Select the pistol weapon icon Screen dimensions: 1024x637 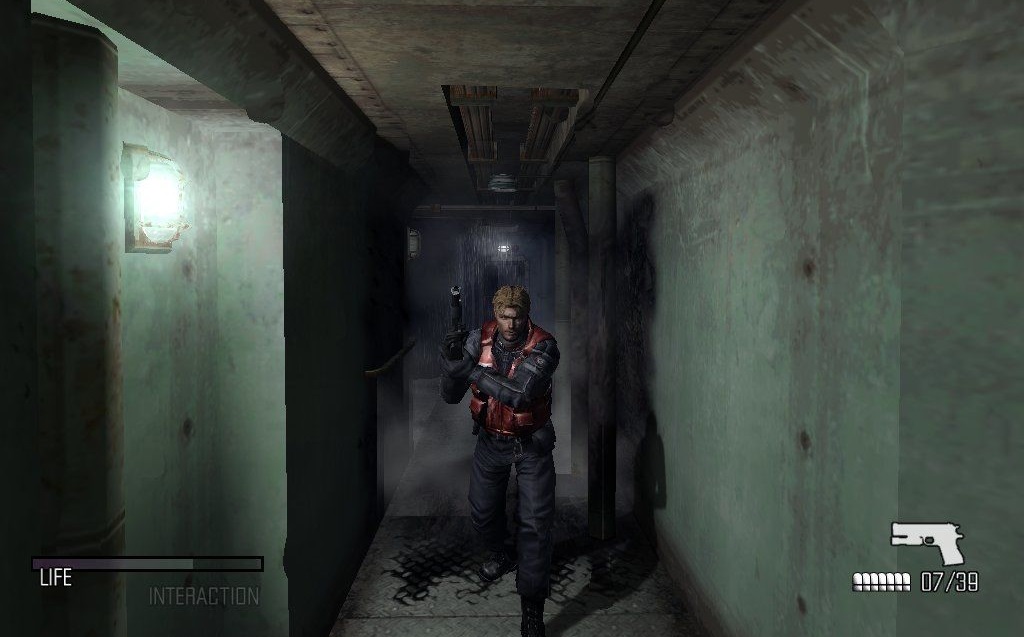tap(928, 542)
